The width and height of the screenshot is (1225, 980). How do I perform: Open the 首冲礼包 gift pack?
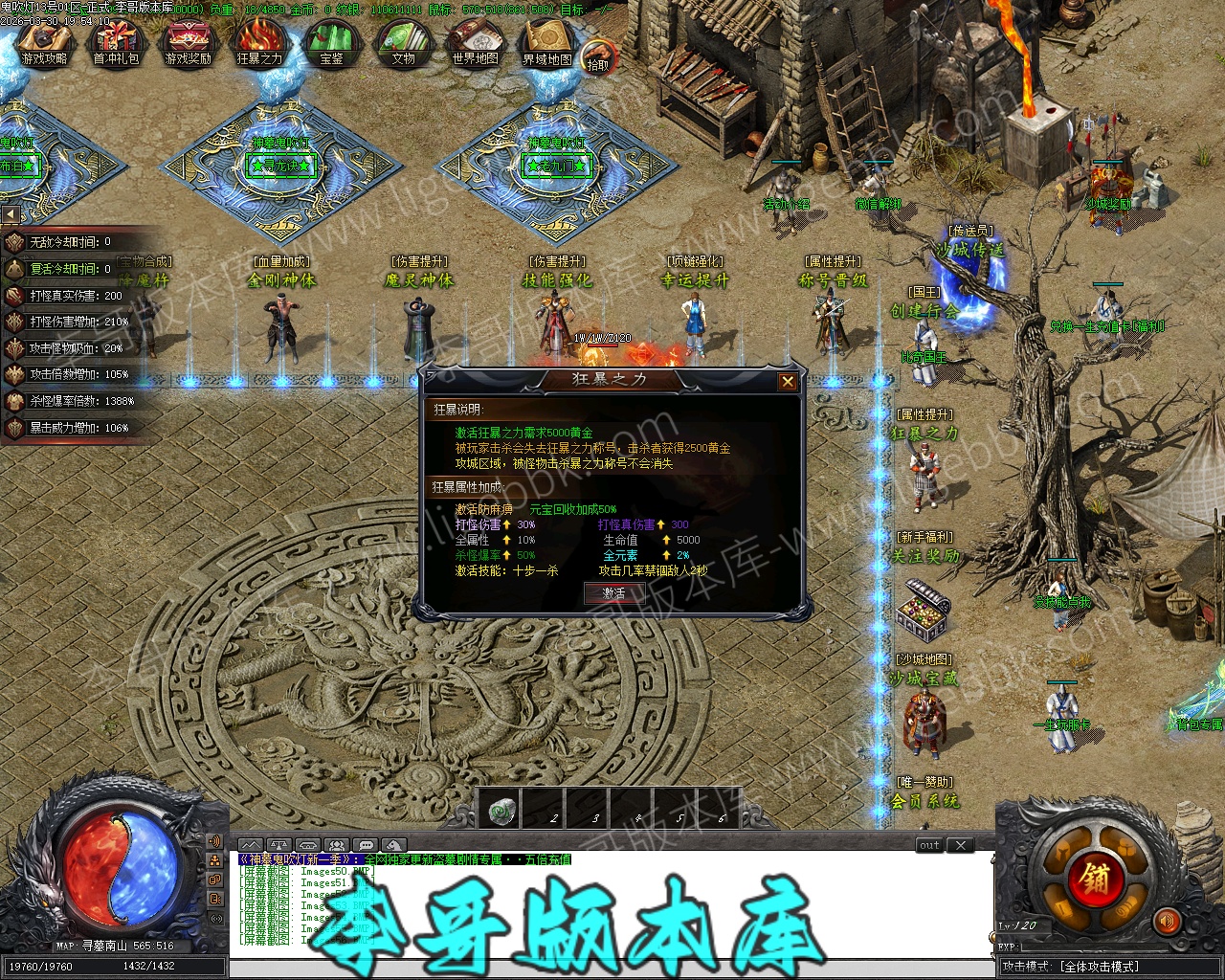(116, 45)
